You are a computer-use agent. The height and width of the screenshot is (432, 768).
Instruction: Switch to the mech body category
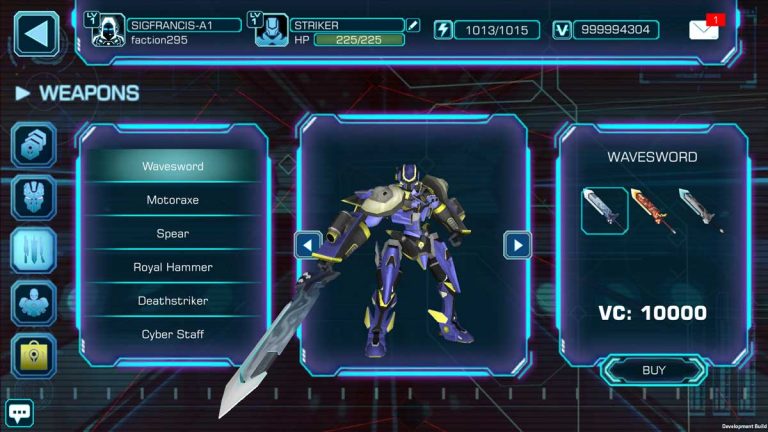(33, 302)
